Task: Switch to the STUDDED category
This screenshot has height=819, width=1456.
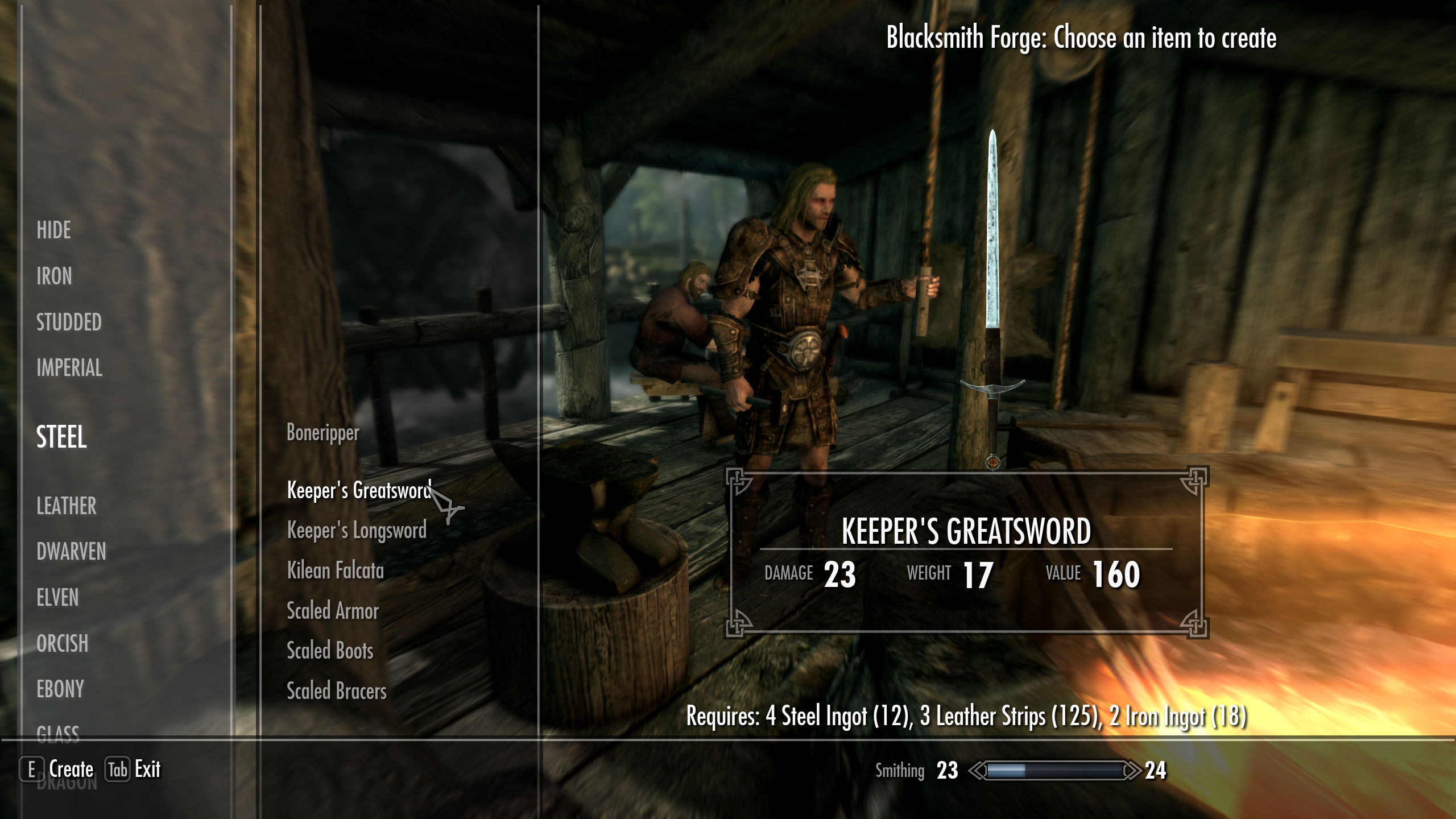Action: tap(68, 322)
